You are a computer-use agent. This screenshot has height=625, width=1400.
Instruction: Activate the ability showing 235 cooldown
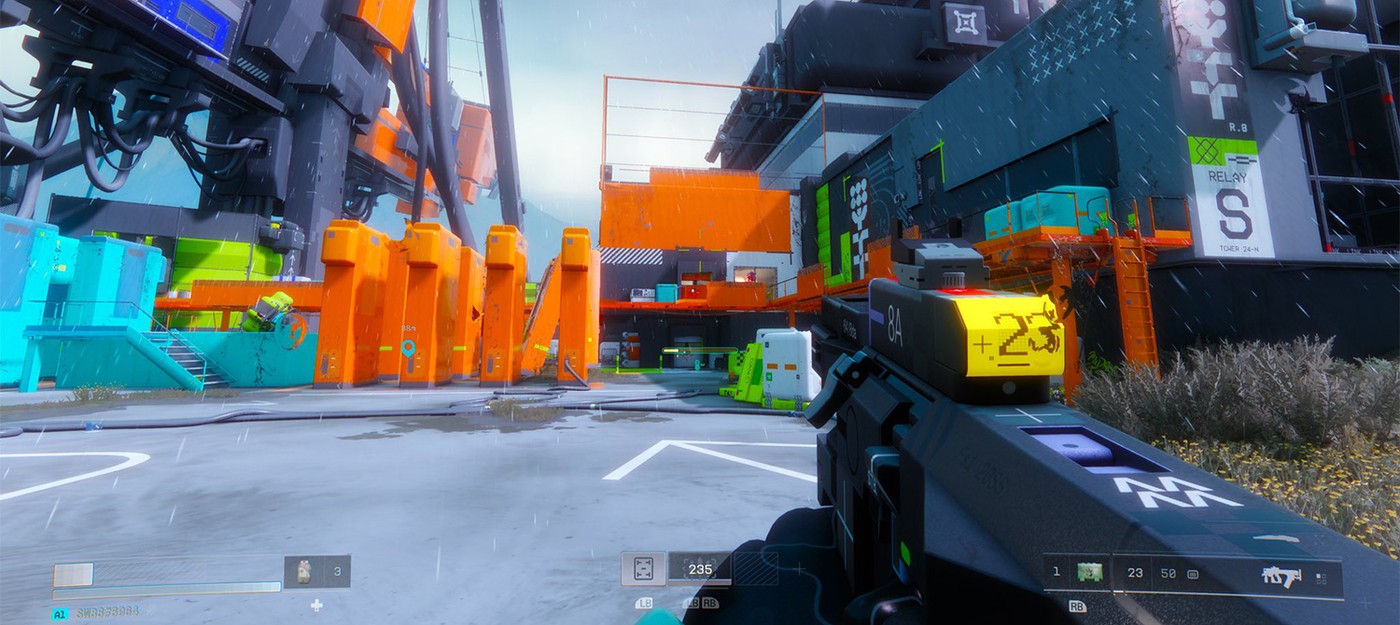pyautogui.click(x=700, y=569)
